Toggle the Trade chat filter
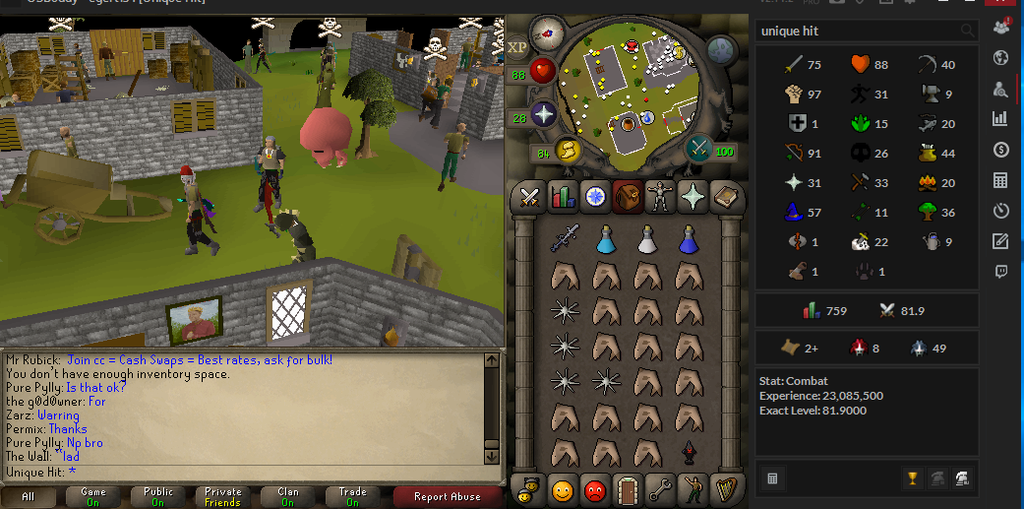Screen dimensions: 1024x509 (353, 496)
